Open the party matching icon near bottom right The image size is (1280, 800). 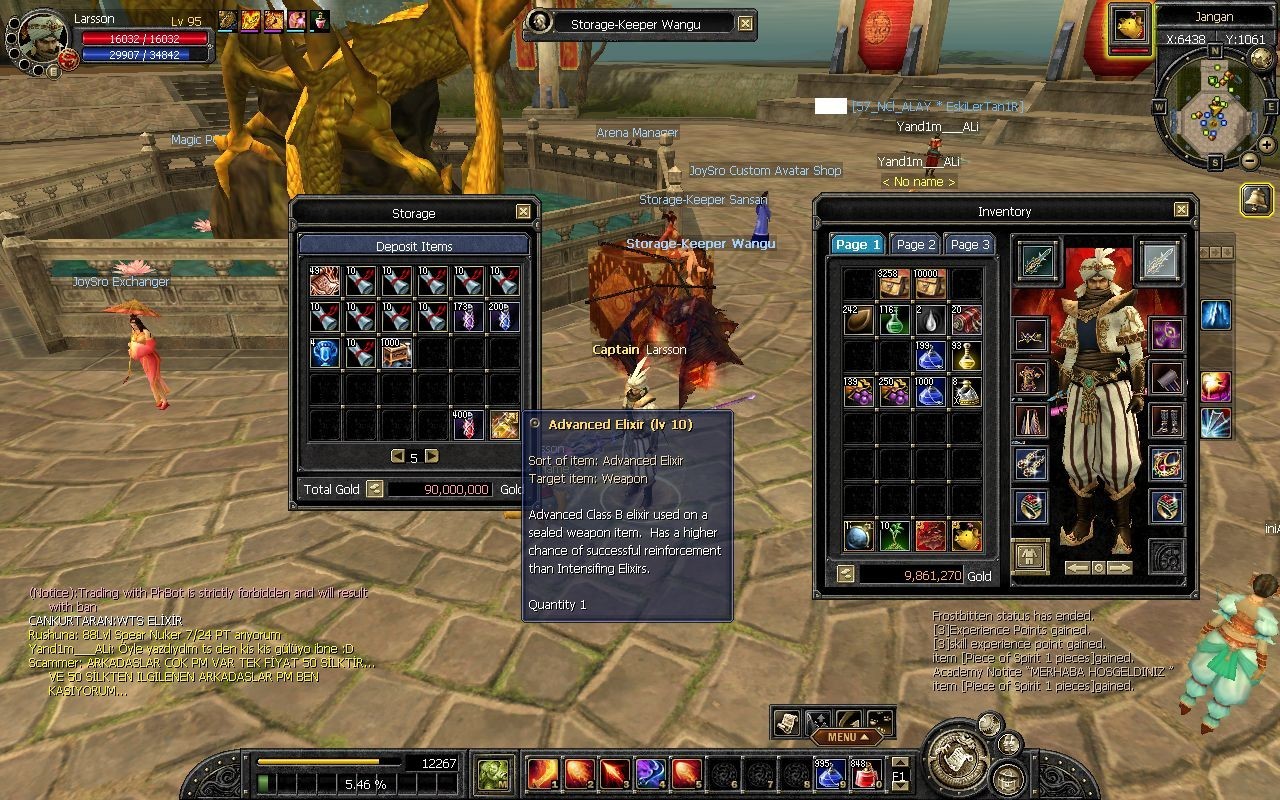pos(1008,744)
